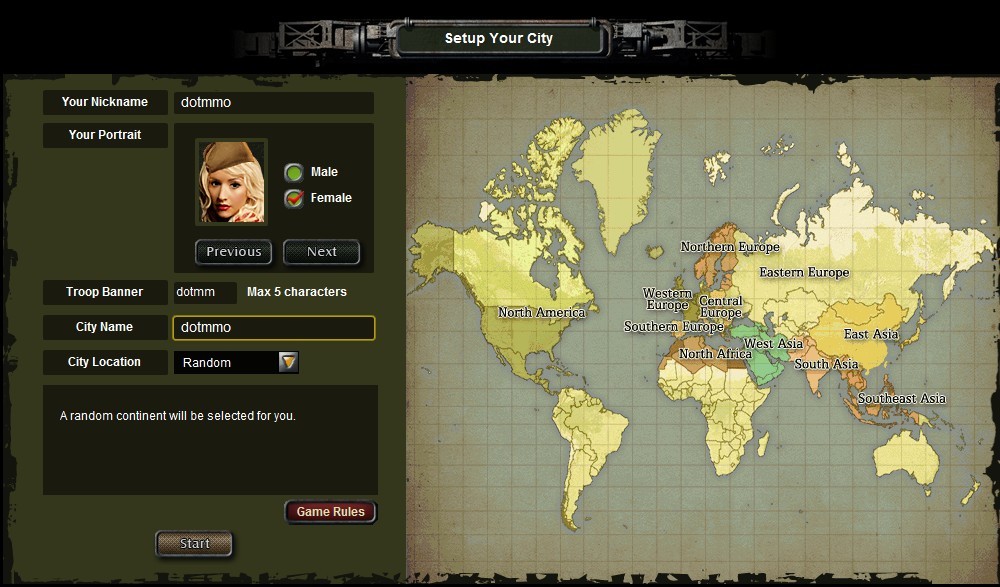Choose Southeast Asia on the map
The height and width of the screenshot is (587, 1000).
(x=901, y=399)
